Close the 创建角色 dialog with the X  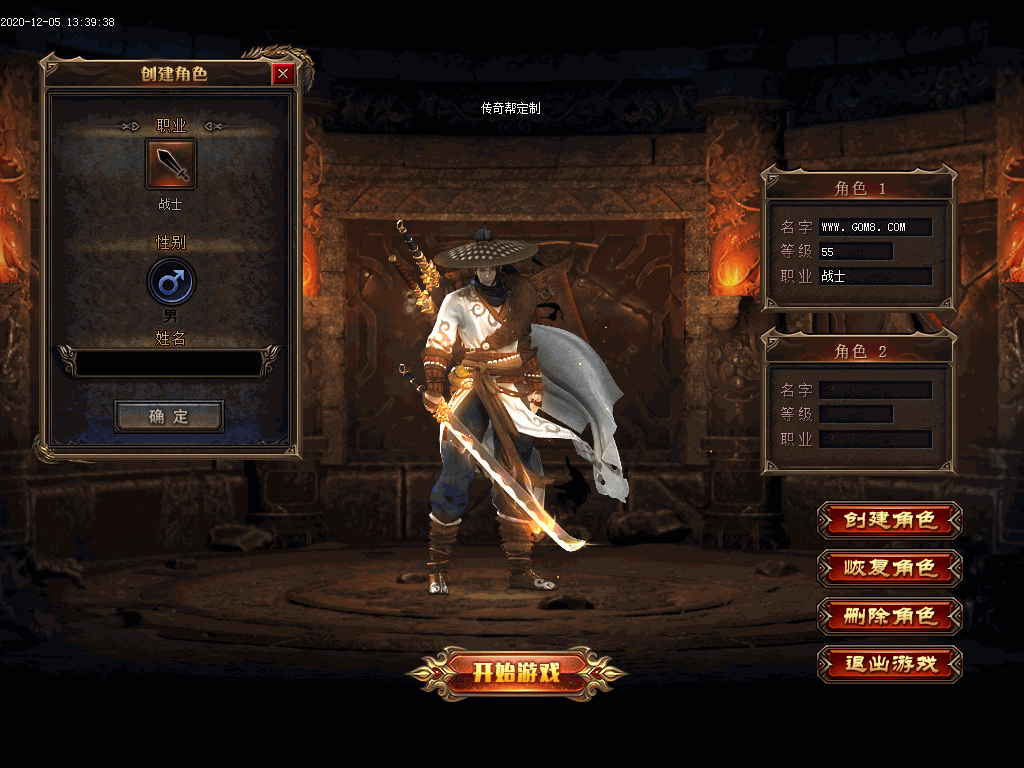pyautogui.click(x=284, y=74)
